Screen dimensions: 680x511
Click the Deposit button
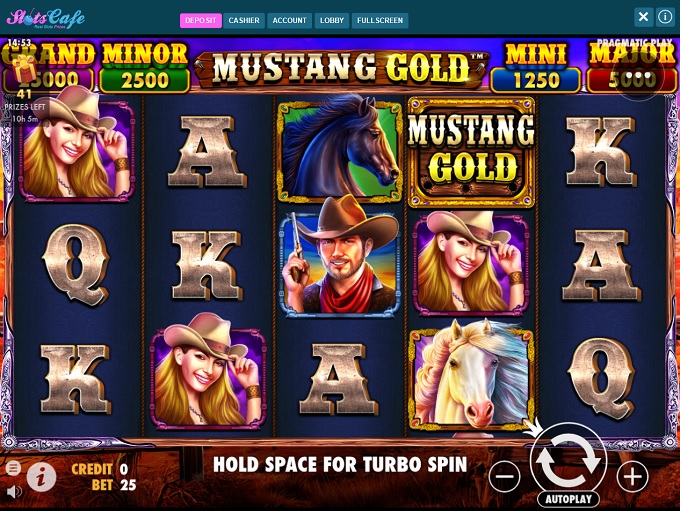pos(200,20)
